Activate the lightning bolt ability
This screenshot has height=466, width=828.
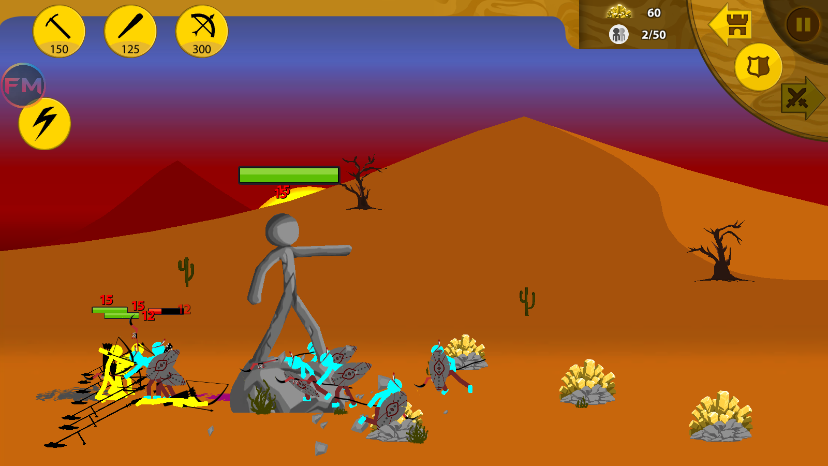tap(44, 124)
